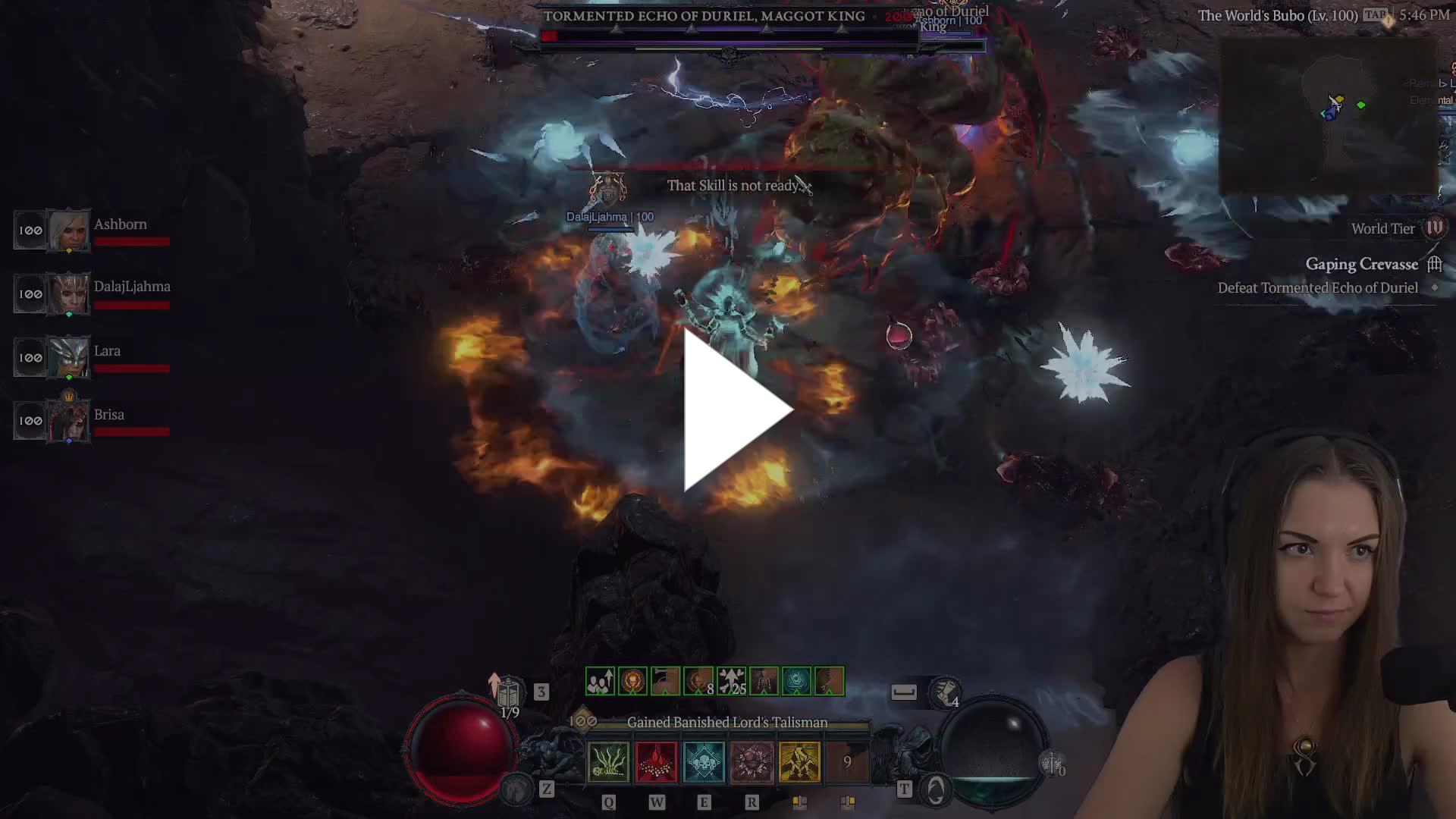1456x819 pixels.
Task: Activate the teal skulls skill
Action: (x=704, y=762)
